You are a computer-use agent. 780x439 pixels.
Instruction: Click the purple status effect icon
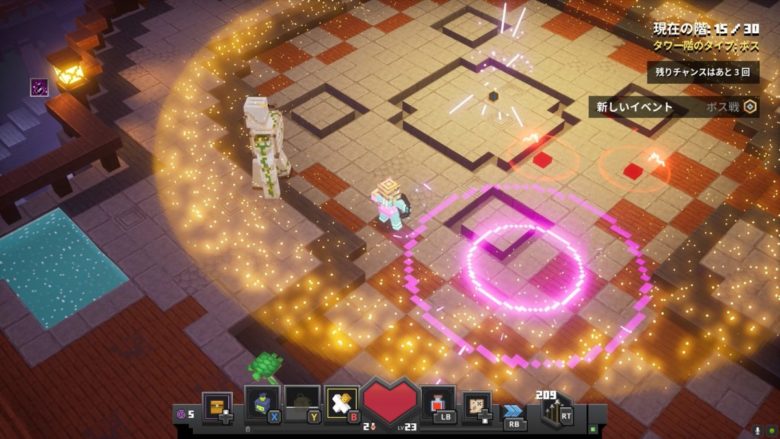click(x=40, y=87)
